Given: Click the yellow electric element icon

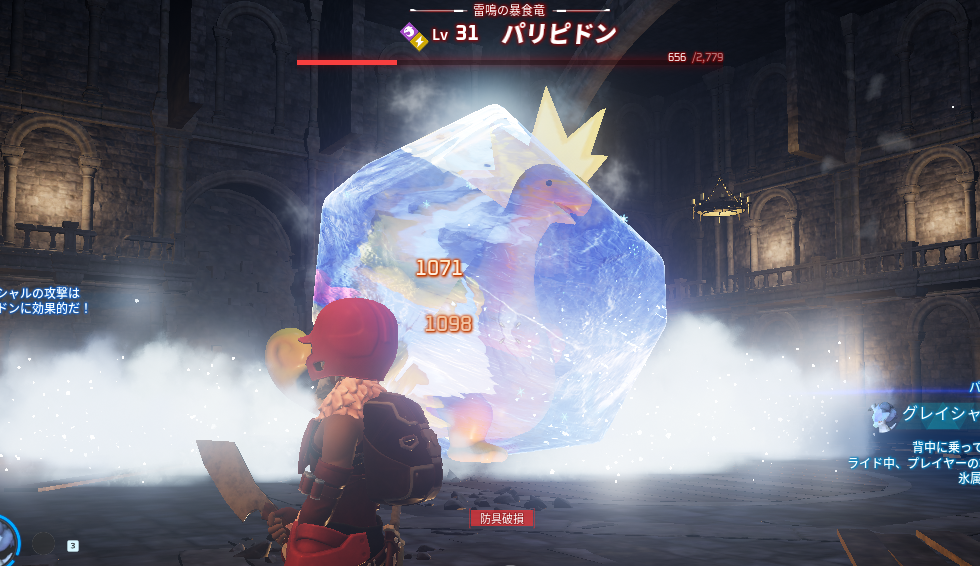Looking at the screenshot, I should pyautogui.click(x=417, y=40).
